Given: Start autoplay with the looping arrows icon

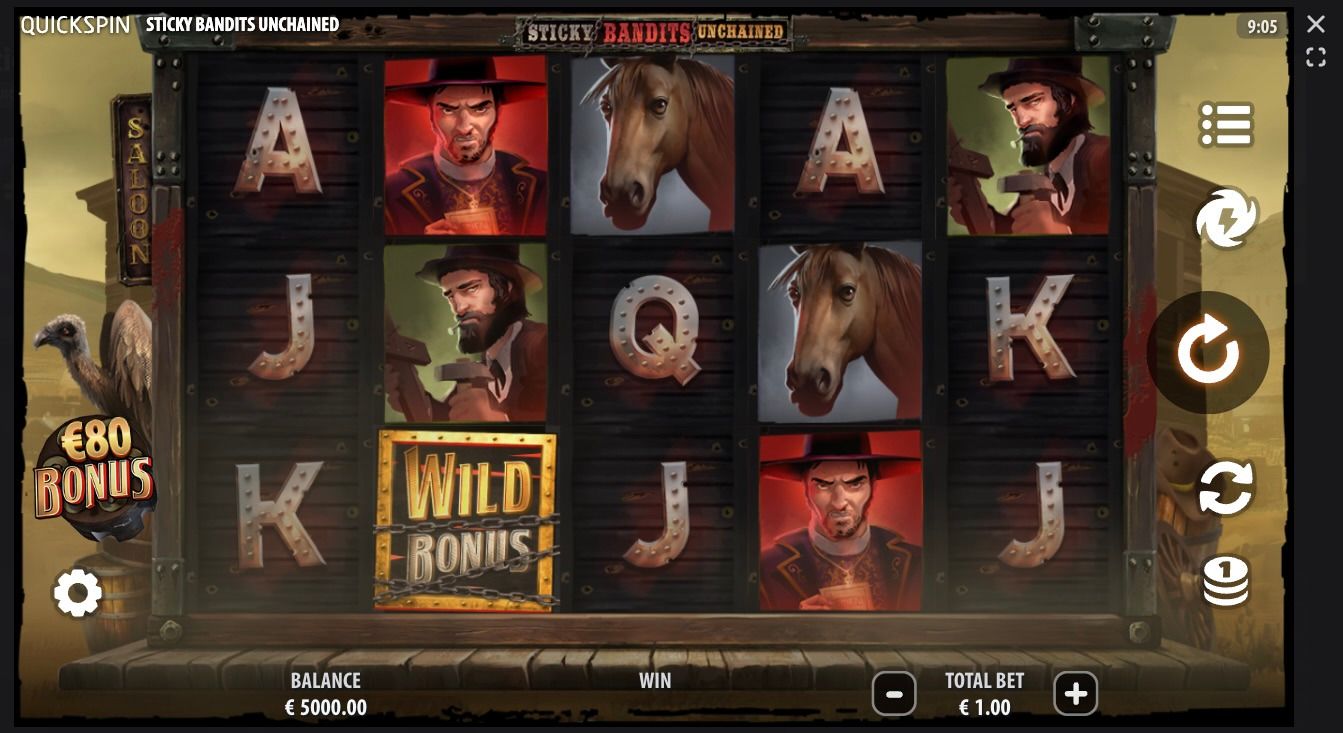Looking at the screenshot, I should [1226, 488].
